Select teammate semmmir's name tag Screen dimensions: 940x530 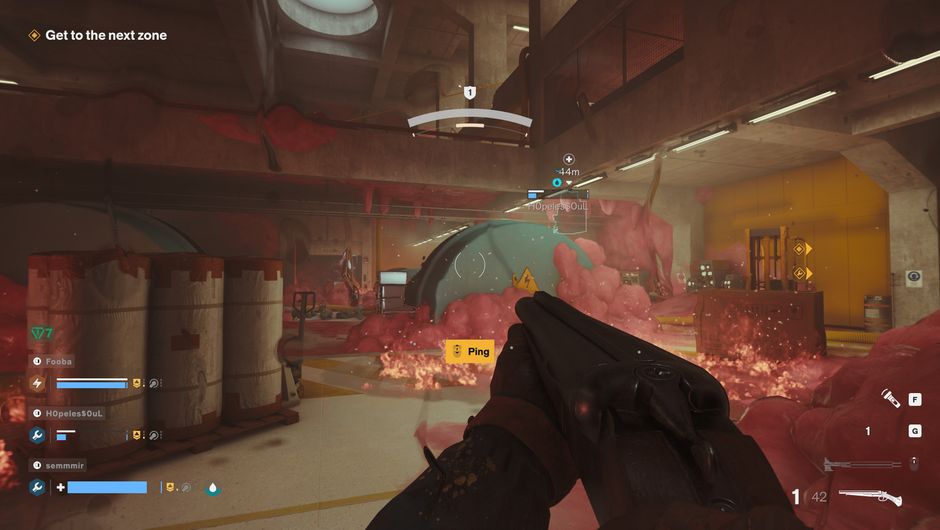point(63,465)
